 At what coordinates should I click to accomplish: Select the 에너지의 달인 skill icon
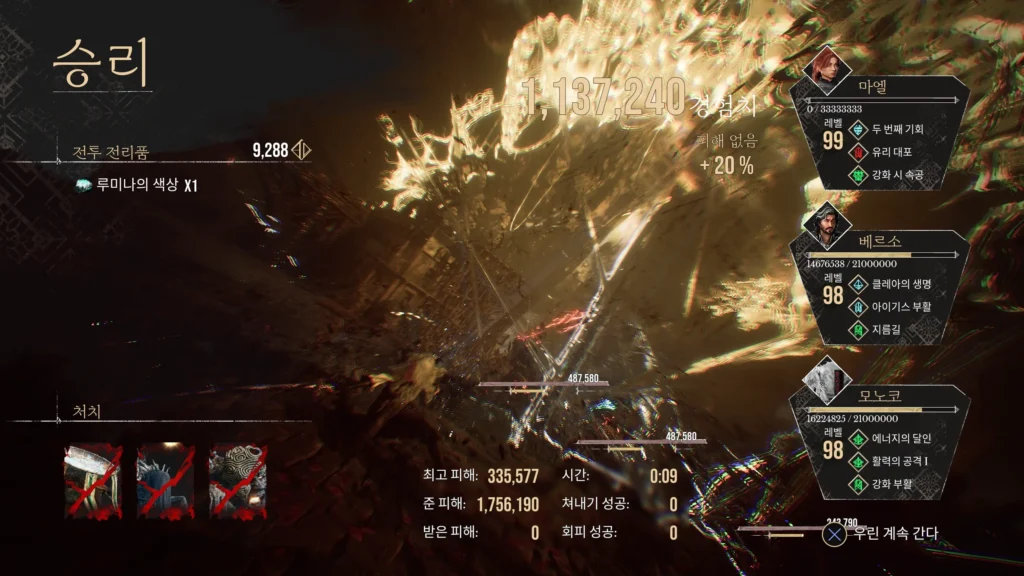coord(857,438)
